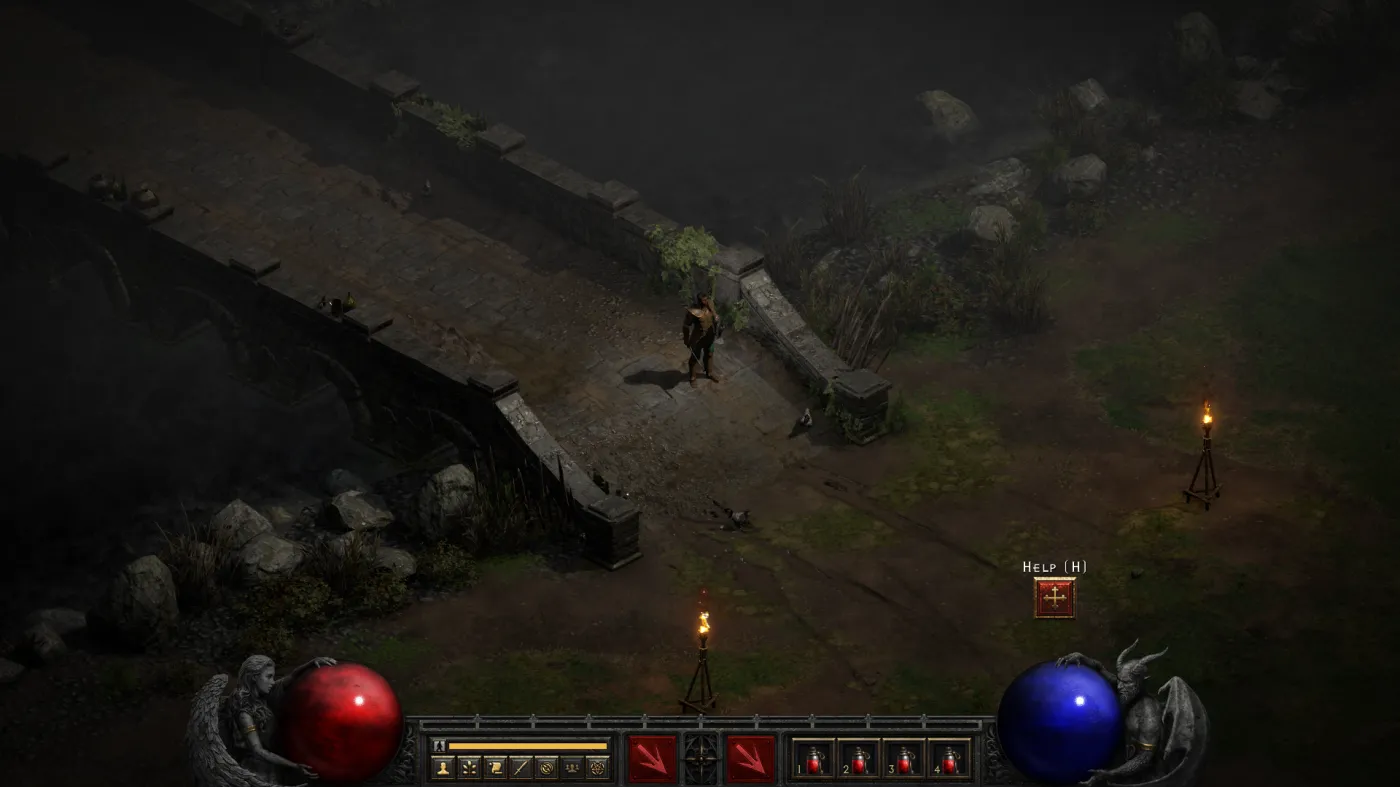Drink the potion in belt slot 2
1400x787 pixels.
tap(859, 758)
